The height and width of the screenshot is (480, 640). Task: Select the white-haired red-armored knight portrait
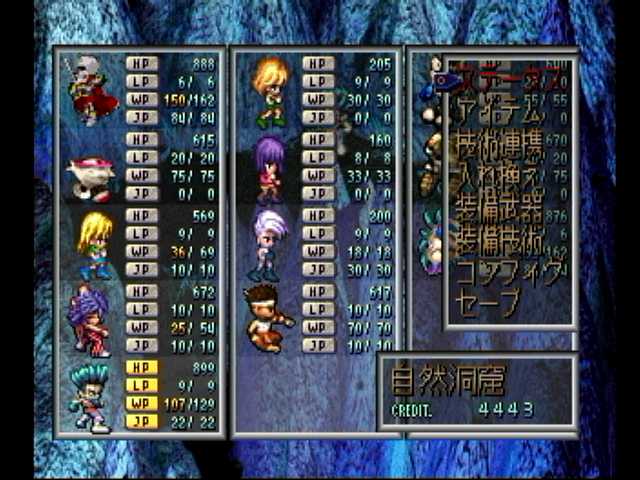click(x=91, y=88)
